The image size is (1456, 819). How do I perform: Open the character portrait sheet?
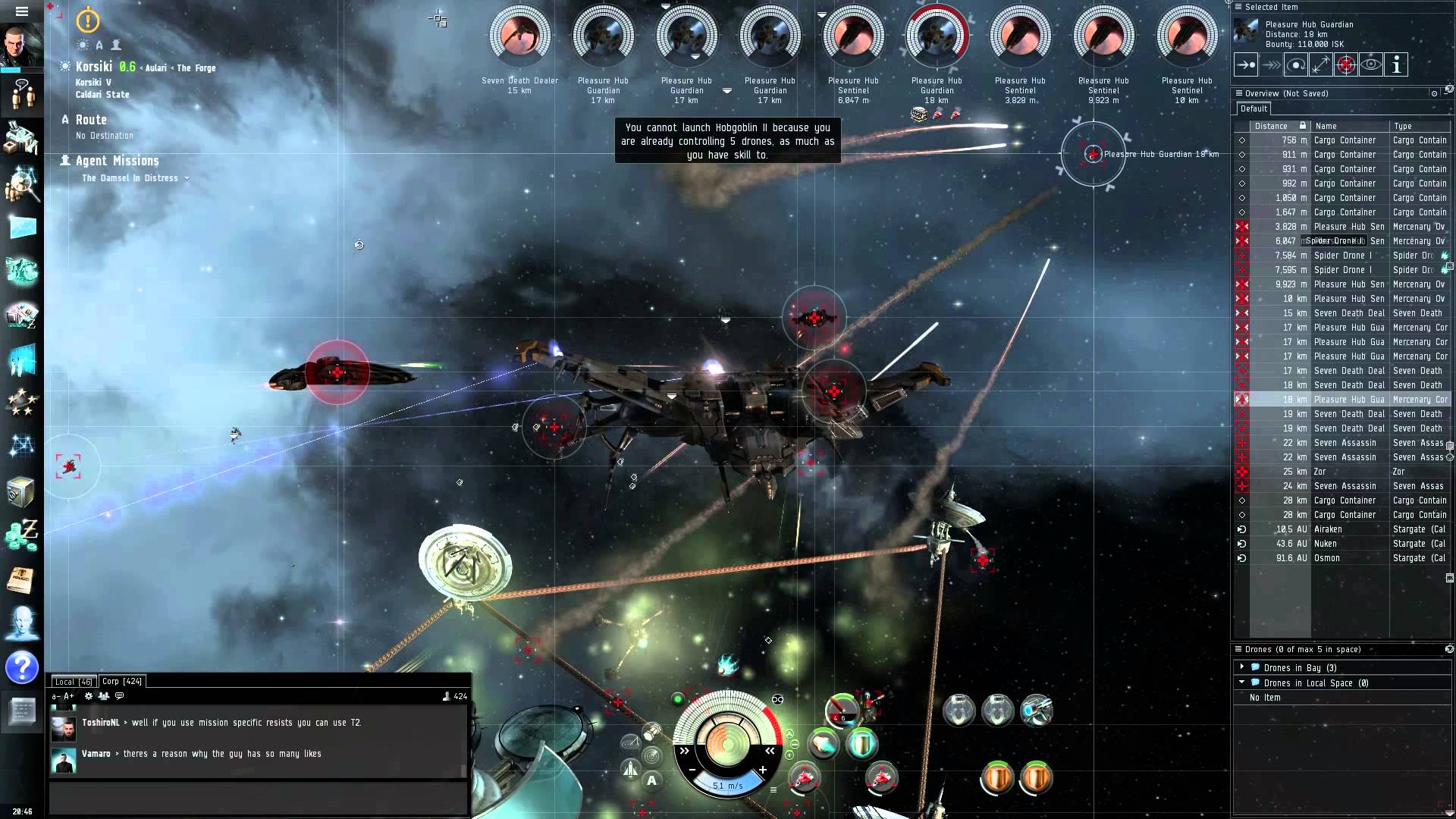point(21,47)
